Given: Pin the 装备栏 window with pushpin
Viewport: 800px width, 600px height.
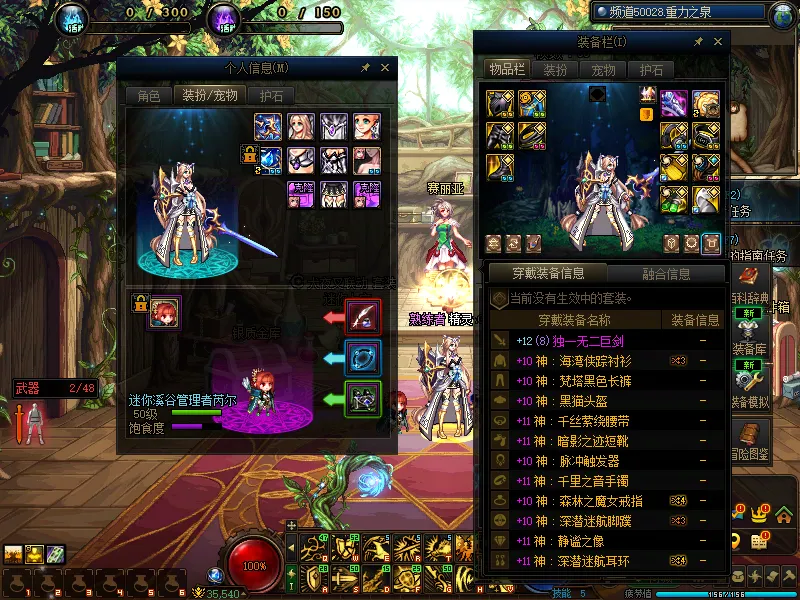Looking at the screenshot, I should pyautogui.click(x=698, y=42).
